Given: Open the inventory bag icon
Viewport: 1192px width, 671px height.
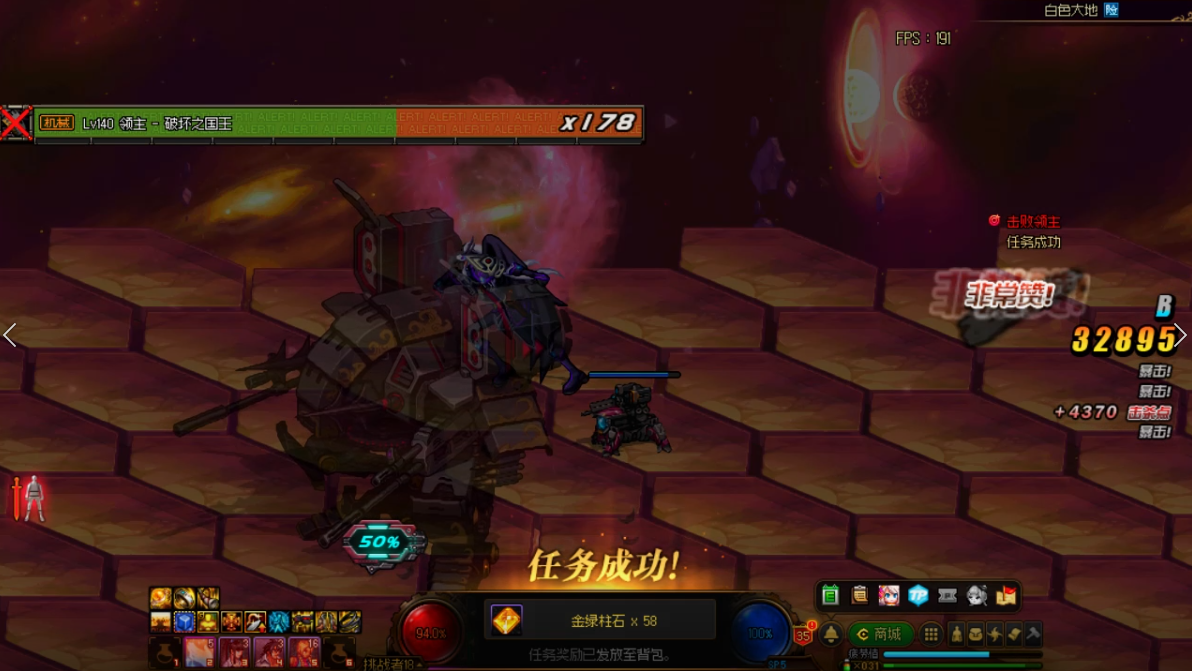Looking at the screenshot, I should pyautogui.click(x=975, y=634).
